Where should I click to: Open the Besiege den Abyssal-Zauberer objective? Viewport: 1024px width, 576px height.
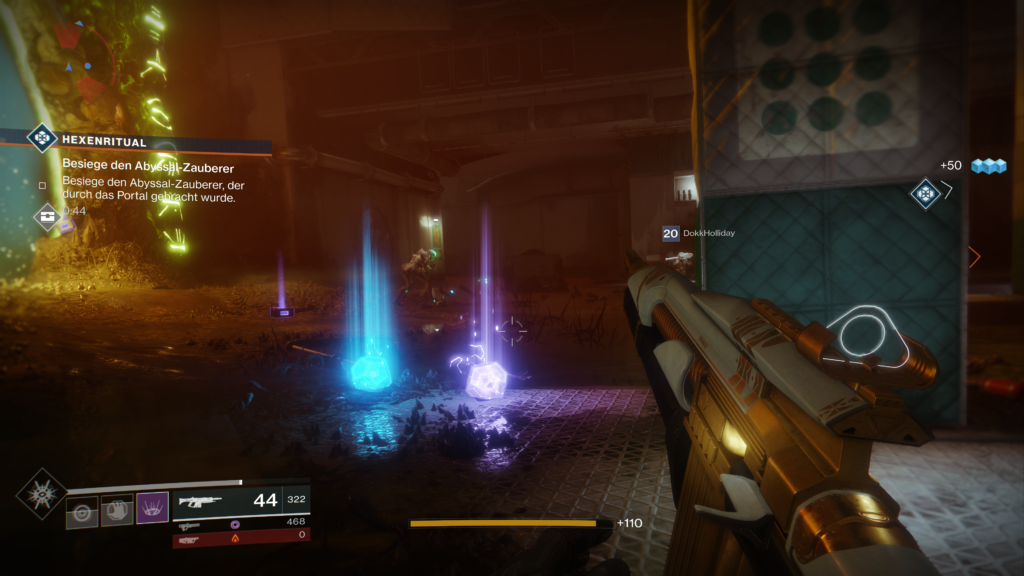[148, 166]
